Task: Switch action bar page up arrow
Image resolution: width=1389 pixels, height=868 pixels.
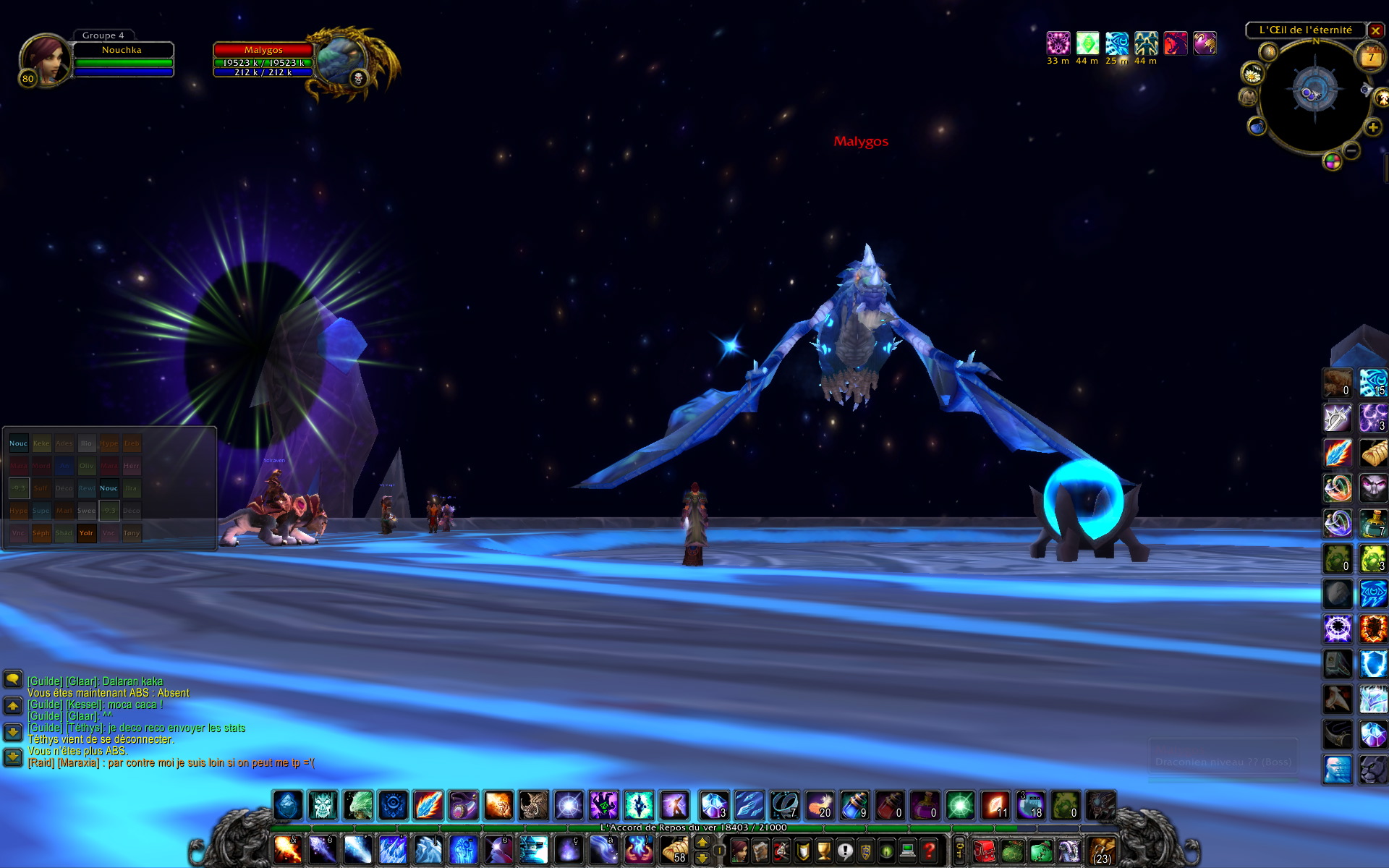Action: tap(702, 843)
